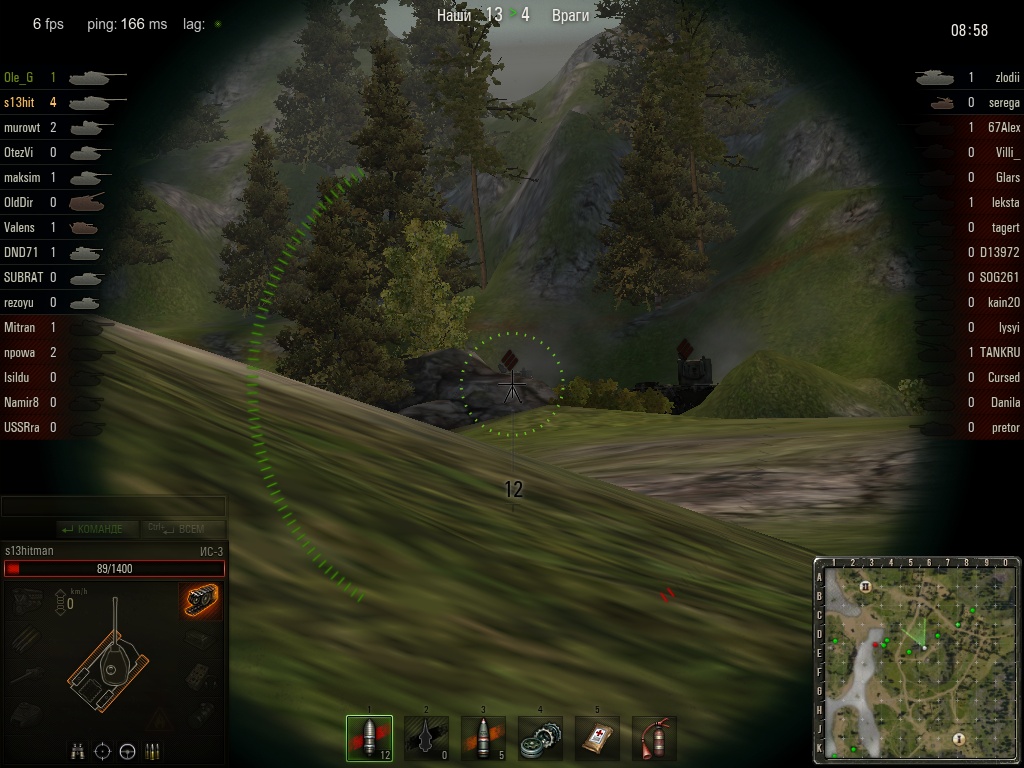
Task: Activate the fire extinguisher consumable
Action: click(654, 738)
